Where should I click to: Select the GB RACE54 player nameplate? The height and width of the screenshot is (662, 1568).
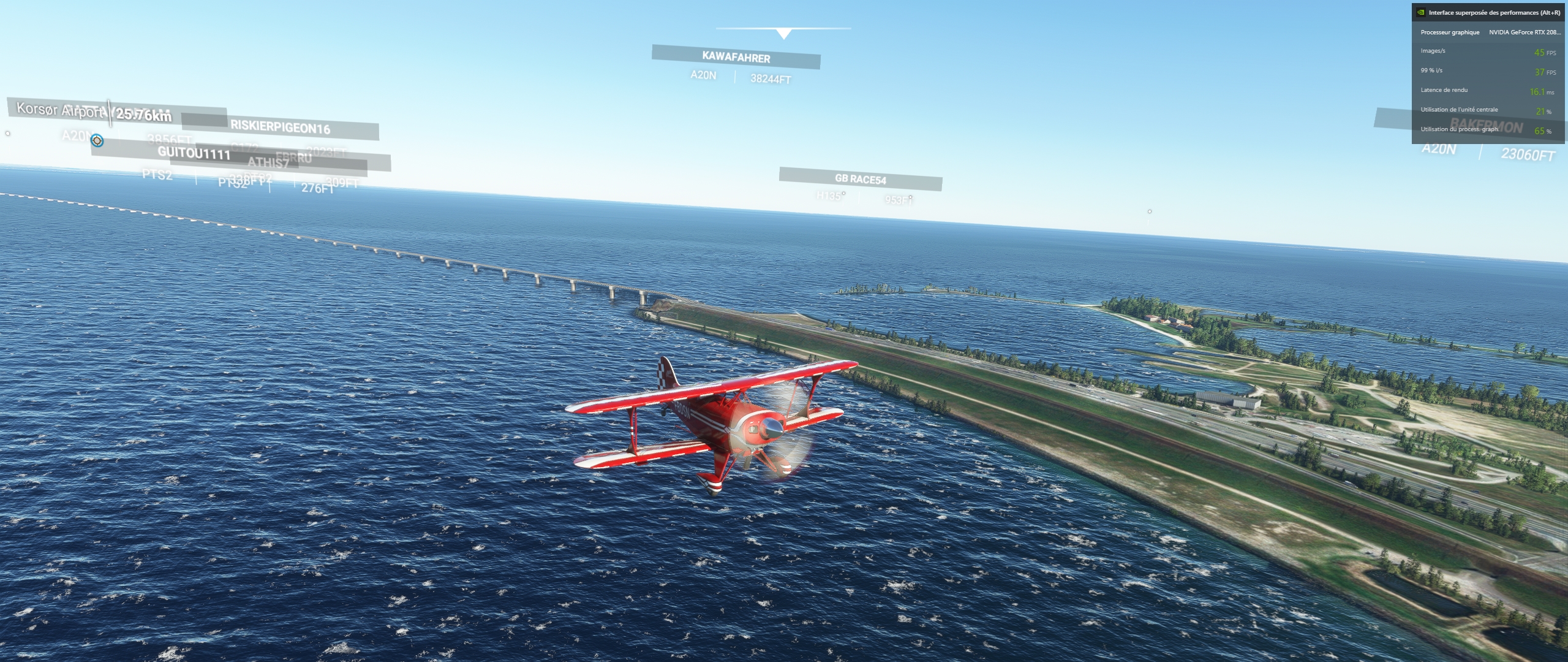tap(860, 179)
